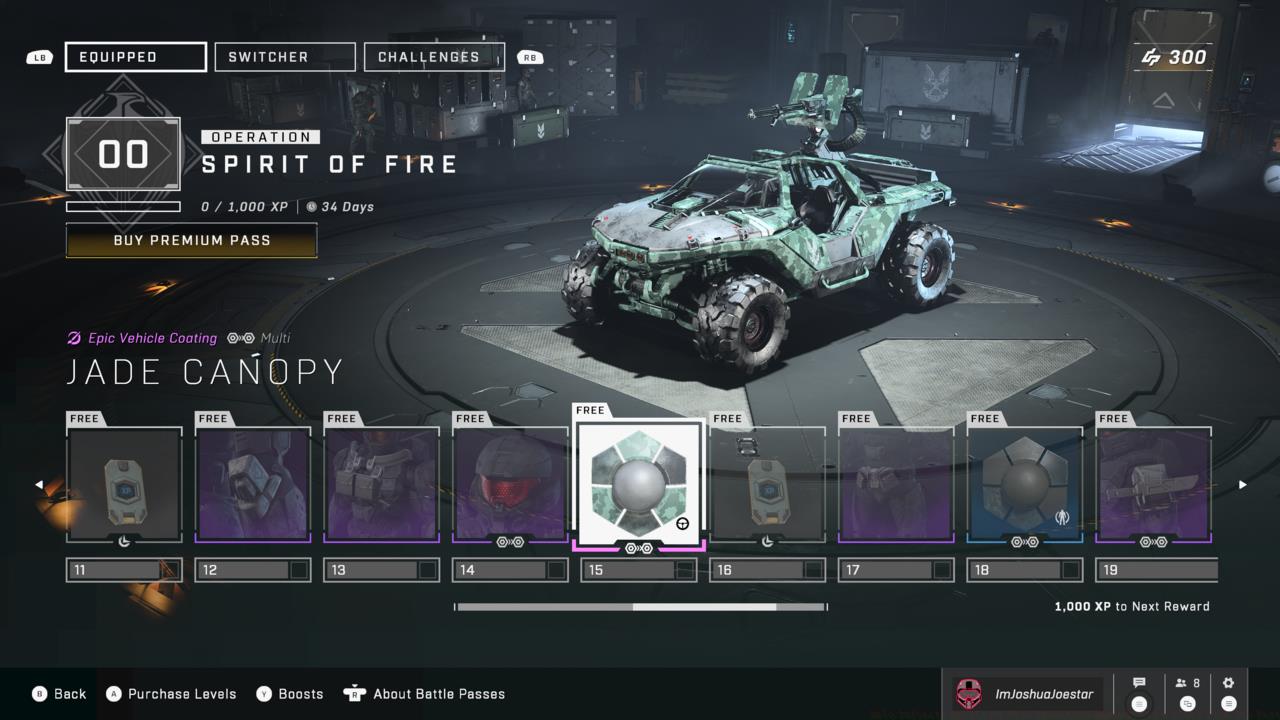This screenshot has height=720, width=1280.
Task: Choose the level 16 reward tile
Action: (x=768, y=485)
